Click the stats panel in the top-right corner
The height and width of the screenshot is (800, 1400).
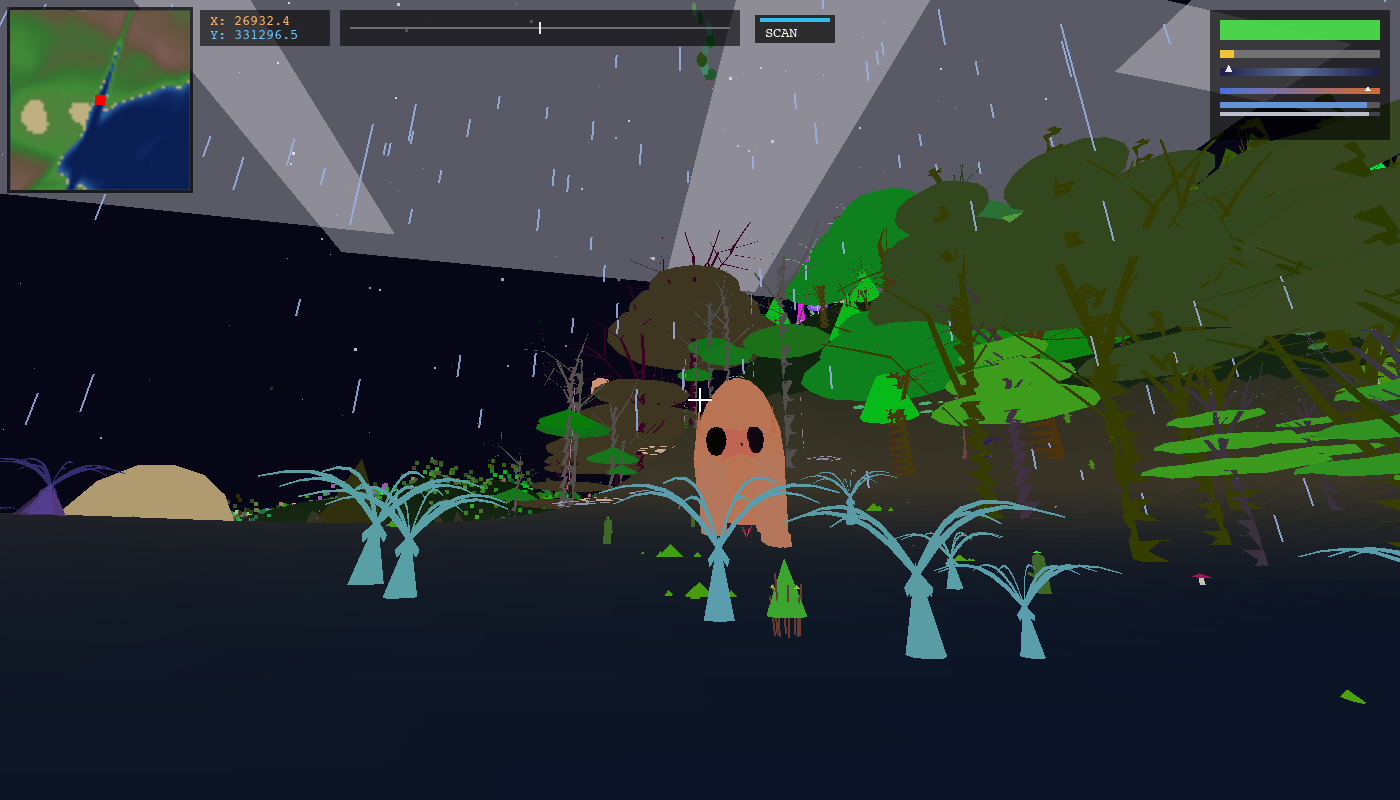(1300, 65)
